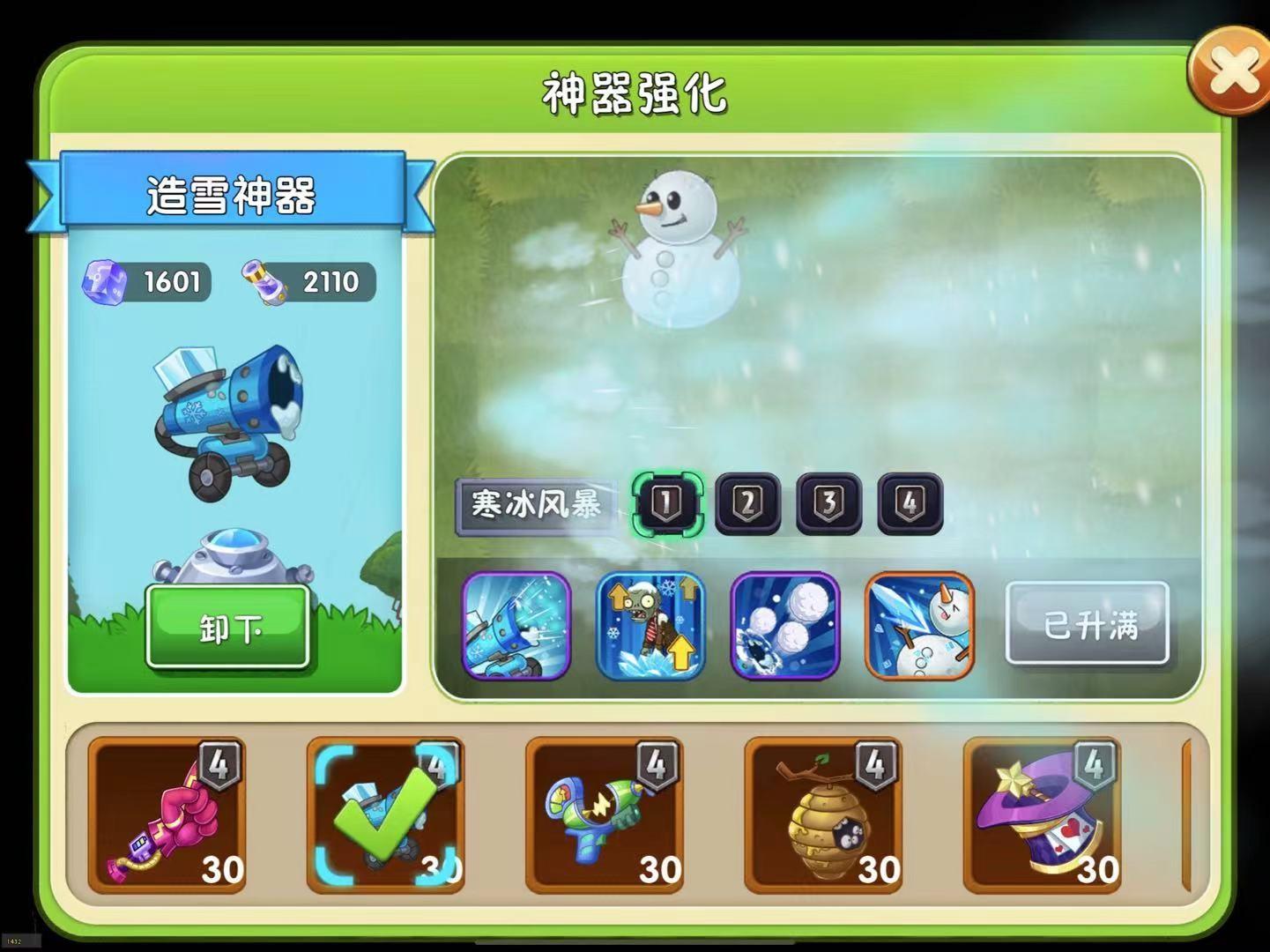This screenshot has width=1270, height=952.
Task: Select the beehive artifact card
Action: tap(822, 815)
